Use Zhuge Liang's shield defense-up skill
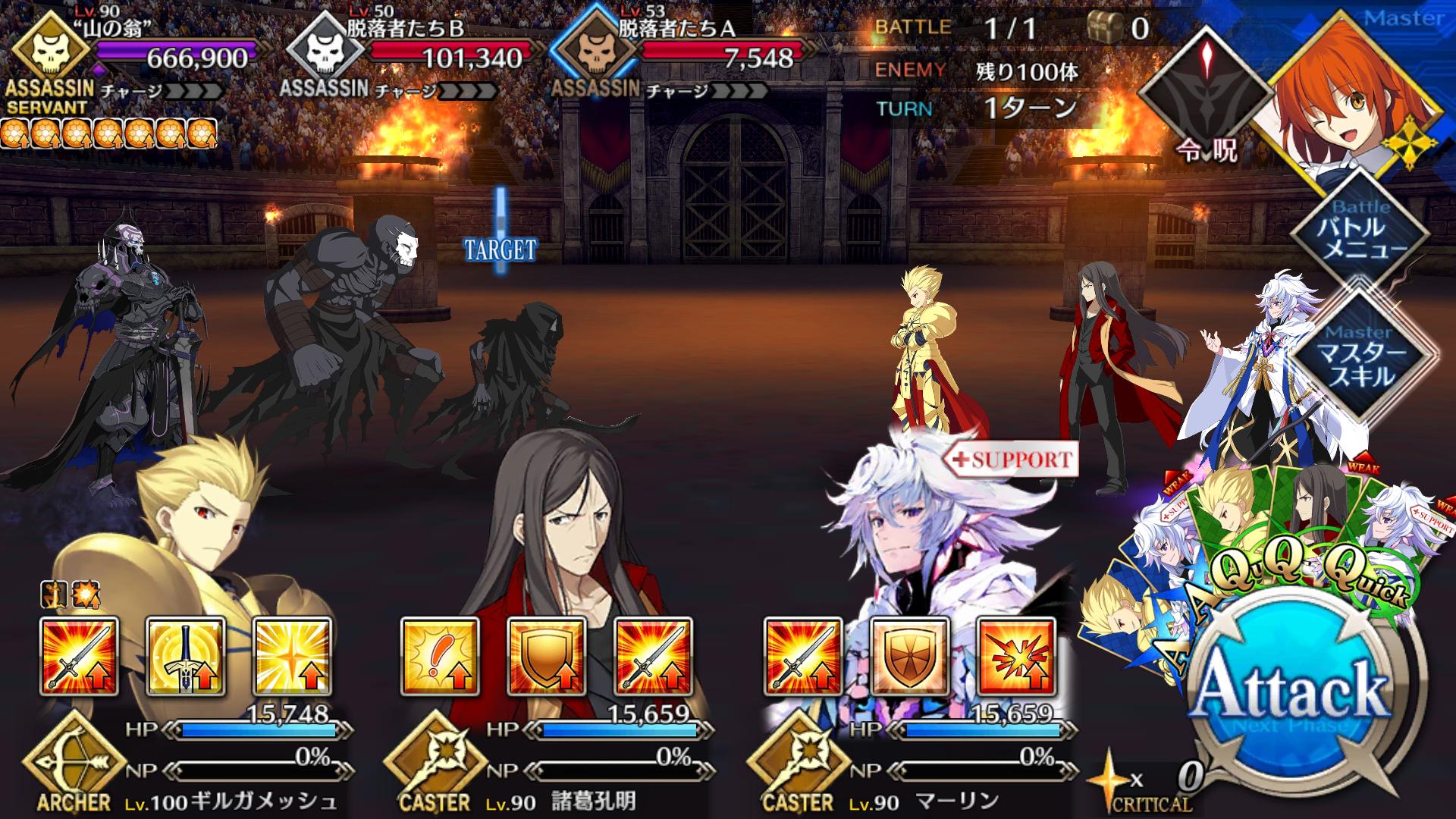1456x819 pixels. click(547, 657)
